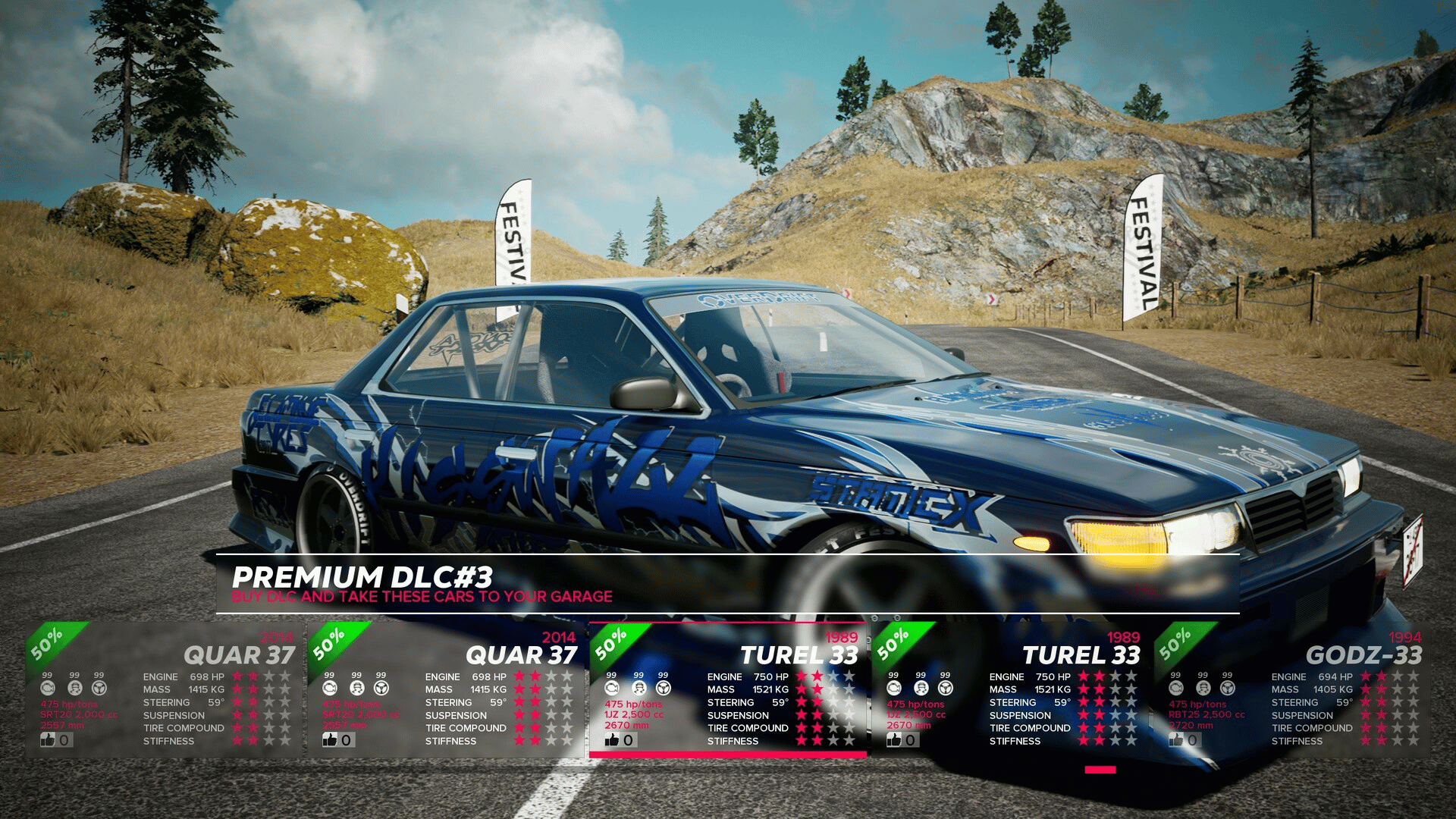Like the Godz-33 with its thumbs-up icon
The image size is (1456, 819).
1176,739
